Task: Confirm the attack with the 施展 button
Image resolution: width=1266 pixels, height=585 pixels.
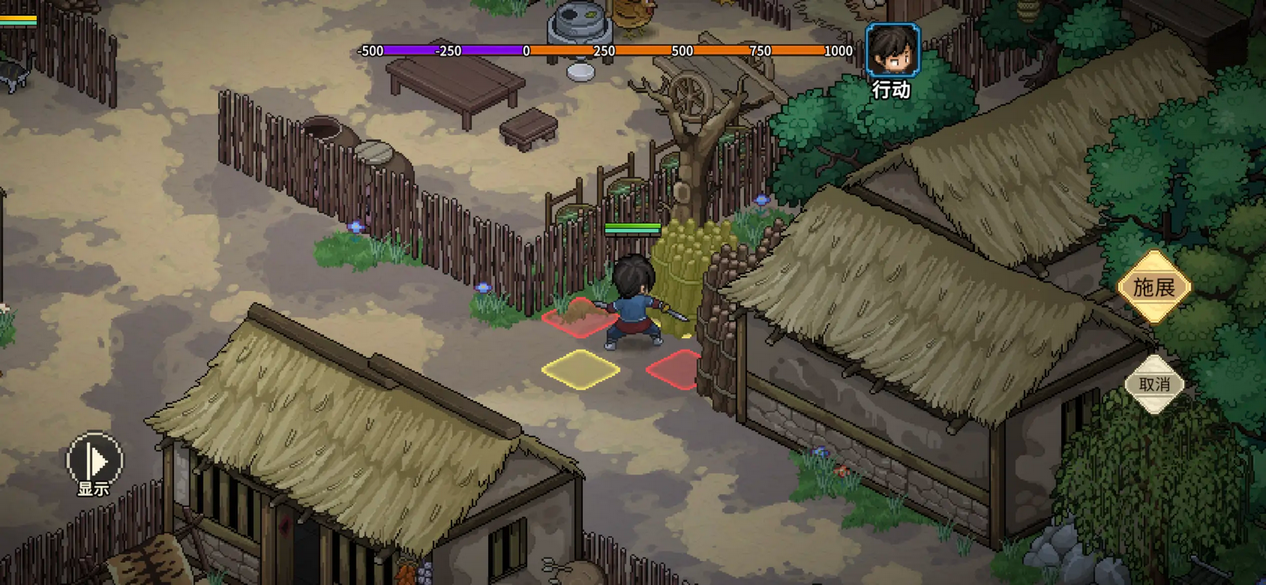Action: click(x=1154, y=288)
